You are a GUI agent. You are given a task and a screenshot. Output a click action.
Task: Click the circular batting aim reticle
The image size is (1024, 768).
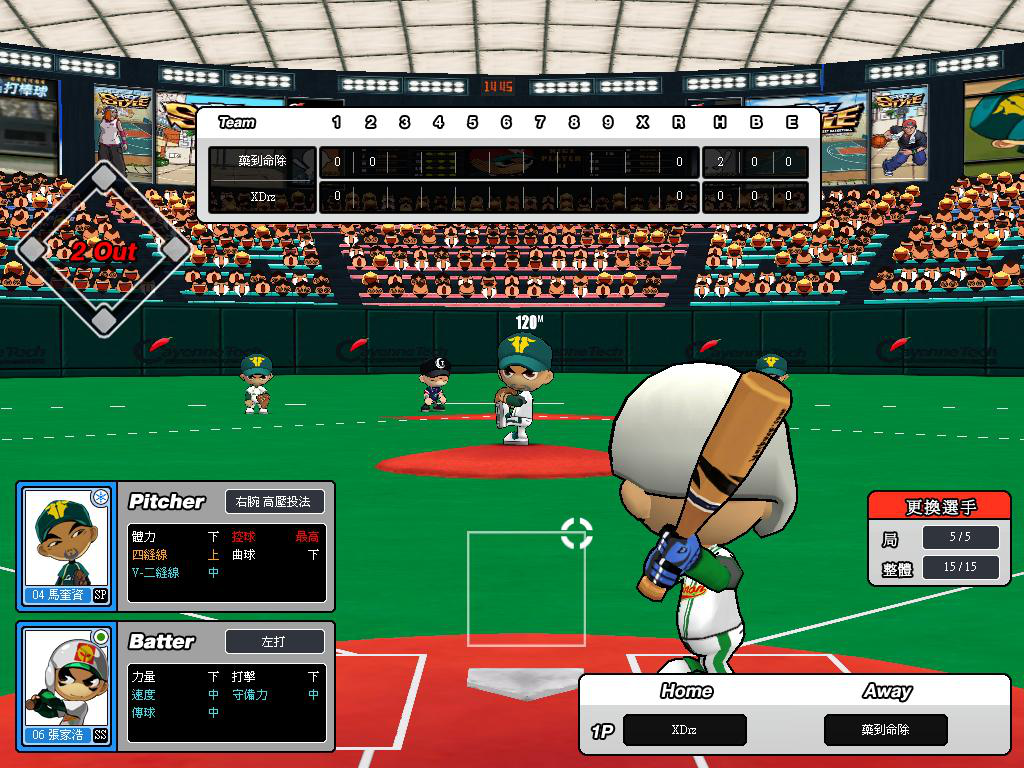click(x=577, y=533)
